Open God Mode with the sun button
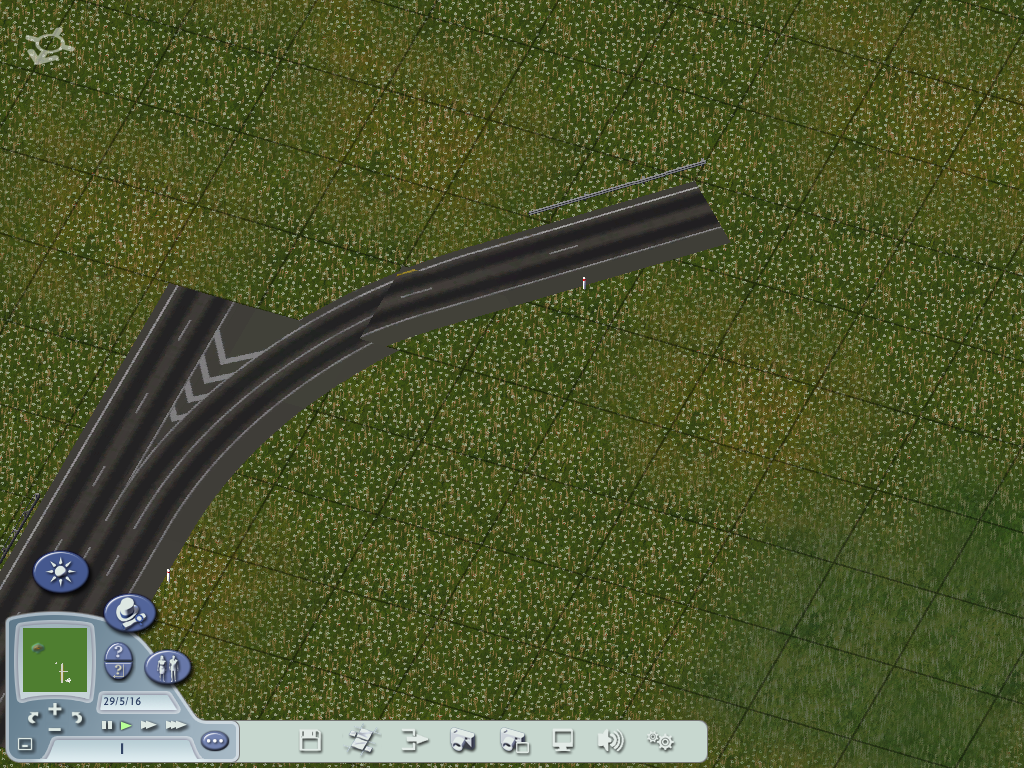The width and height of the screenshot is (1024, 768). [x=61, y=572]
